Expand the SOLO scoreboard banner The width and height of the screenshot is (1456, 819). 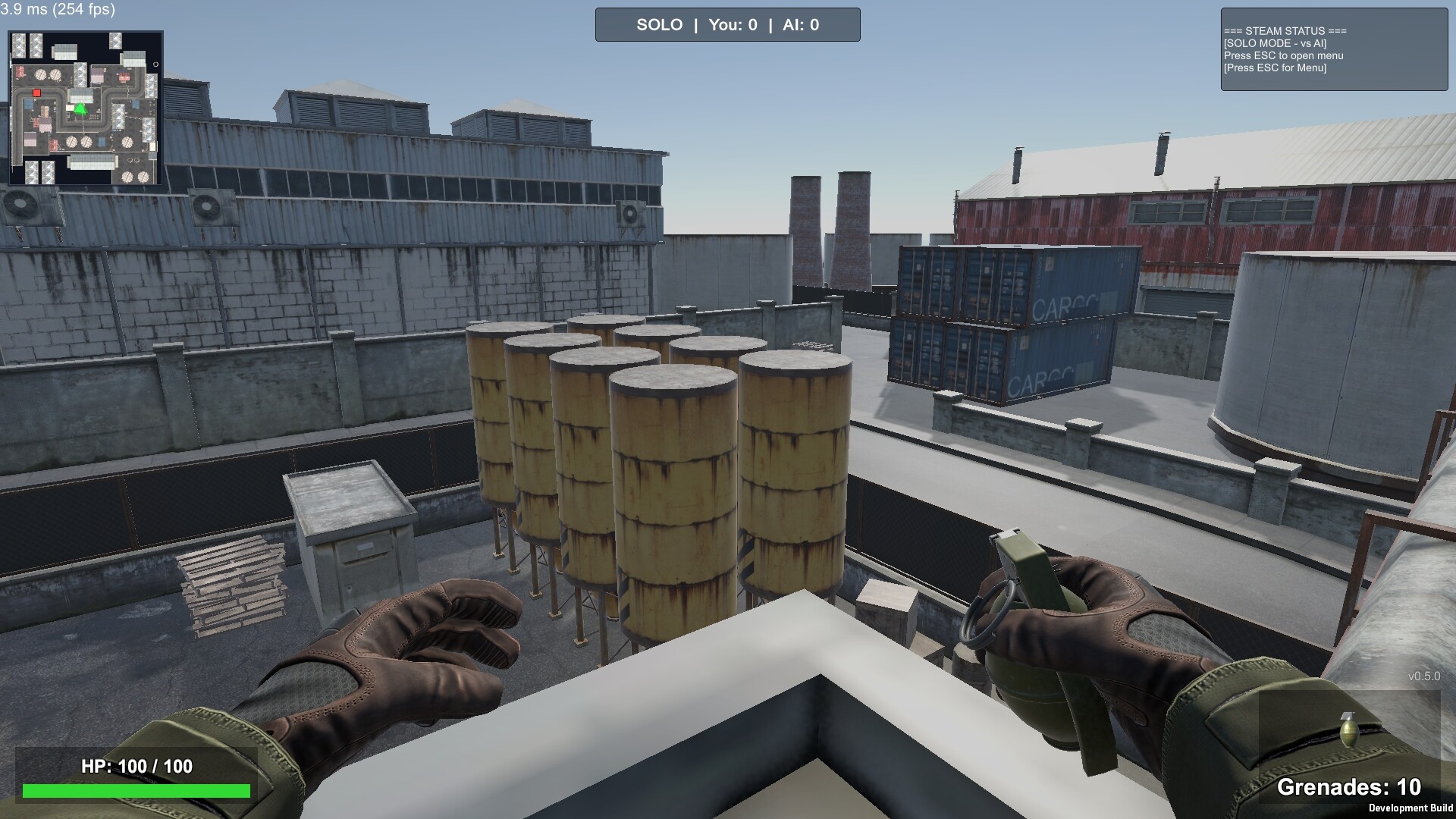(x=727, y=24)
